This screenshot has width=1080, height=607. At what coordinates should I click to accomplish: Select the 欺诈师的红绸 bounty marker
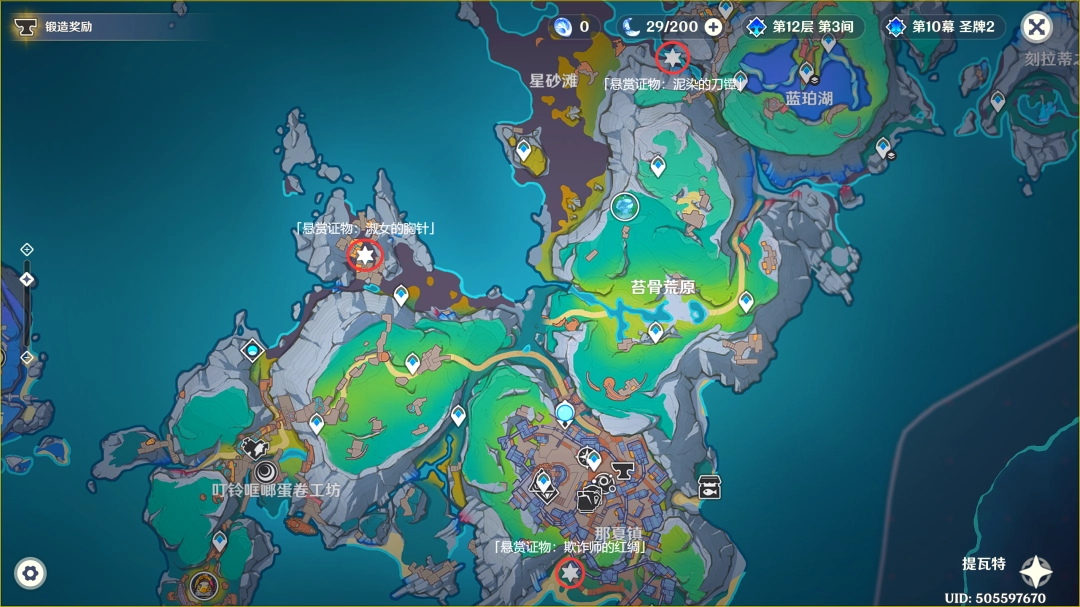[570, 573]
